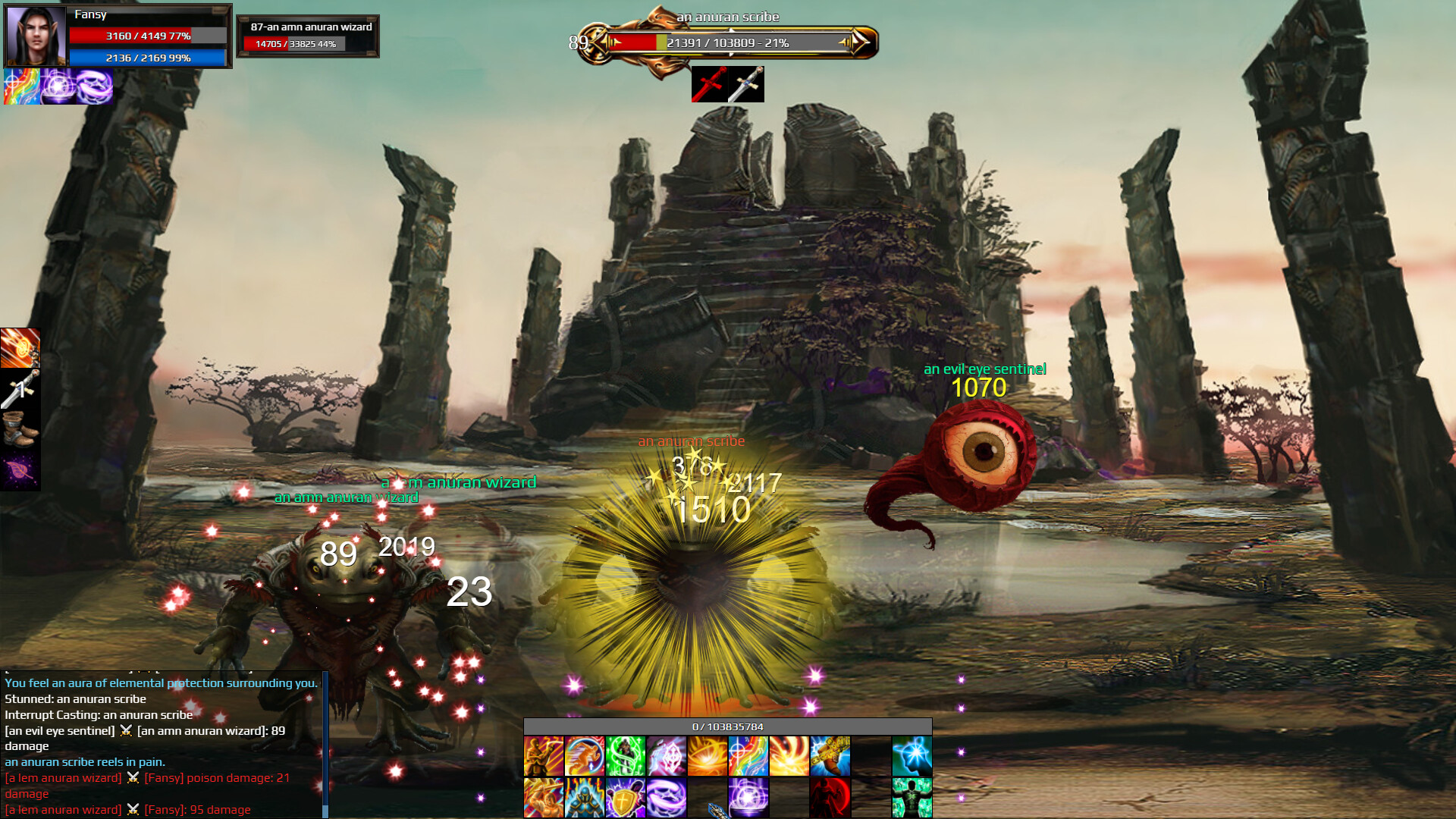Cast the golden cross shield spell
Screen dimensions: 1456x819
(x=625, y=798)
